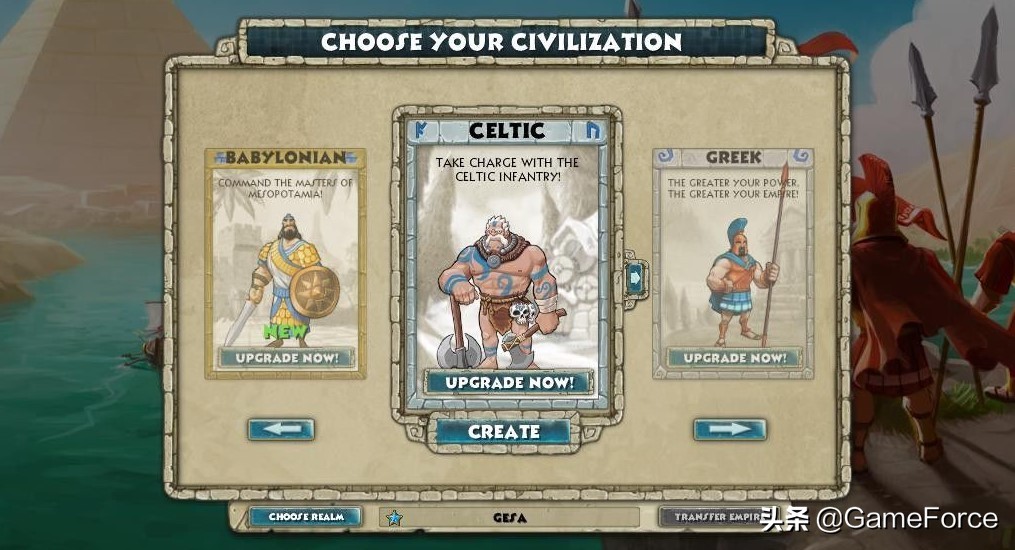Show previous civilization with left arrow button

pyautogui.click(x=281, y=429)
